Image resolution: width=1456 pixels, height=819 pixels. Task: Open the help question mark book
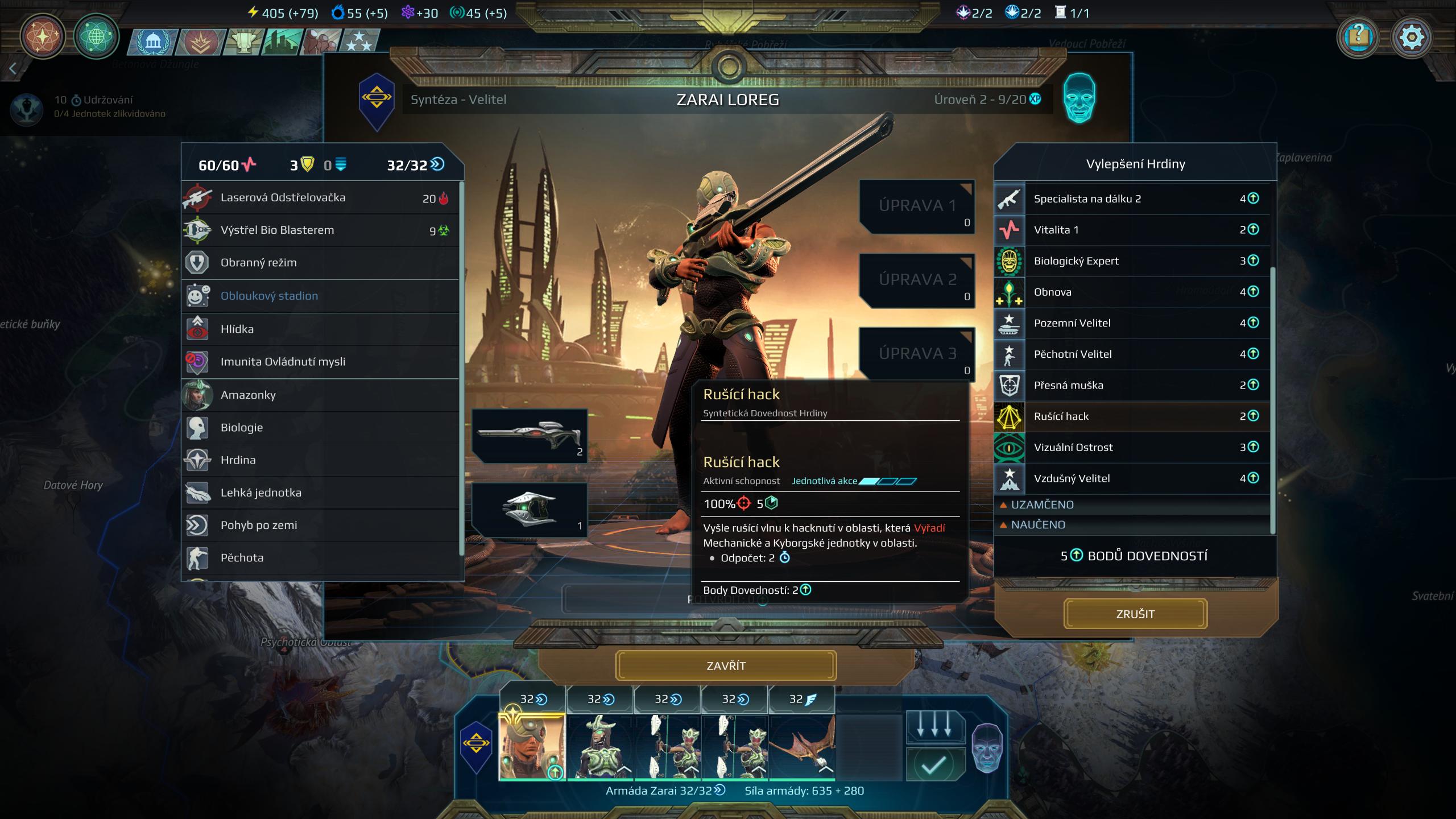pos(1358,38)
